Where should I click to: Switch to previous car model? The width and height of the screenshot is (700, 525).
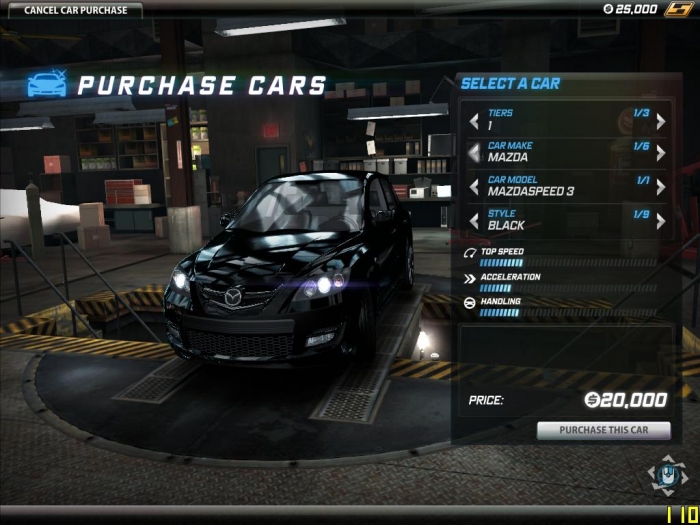[474, 187]
